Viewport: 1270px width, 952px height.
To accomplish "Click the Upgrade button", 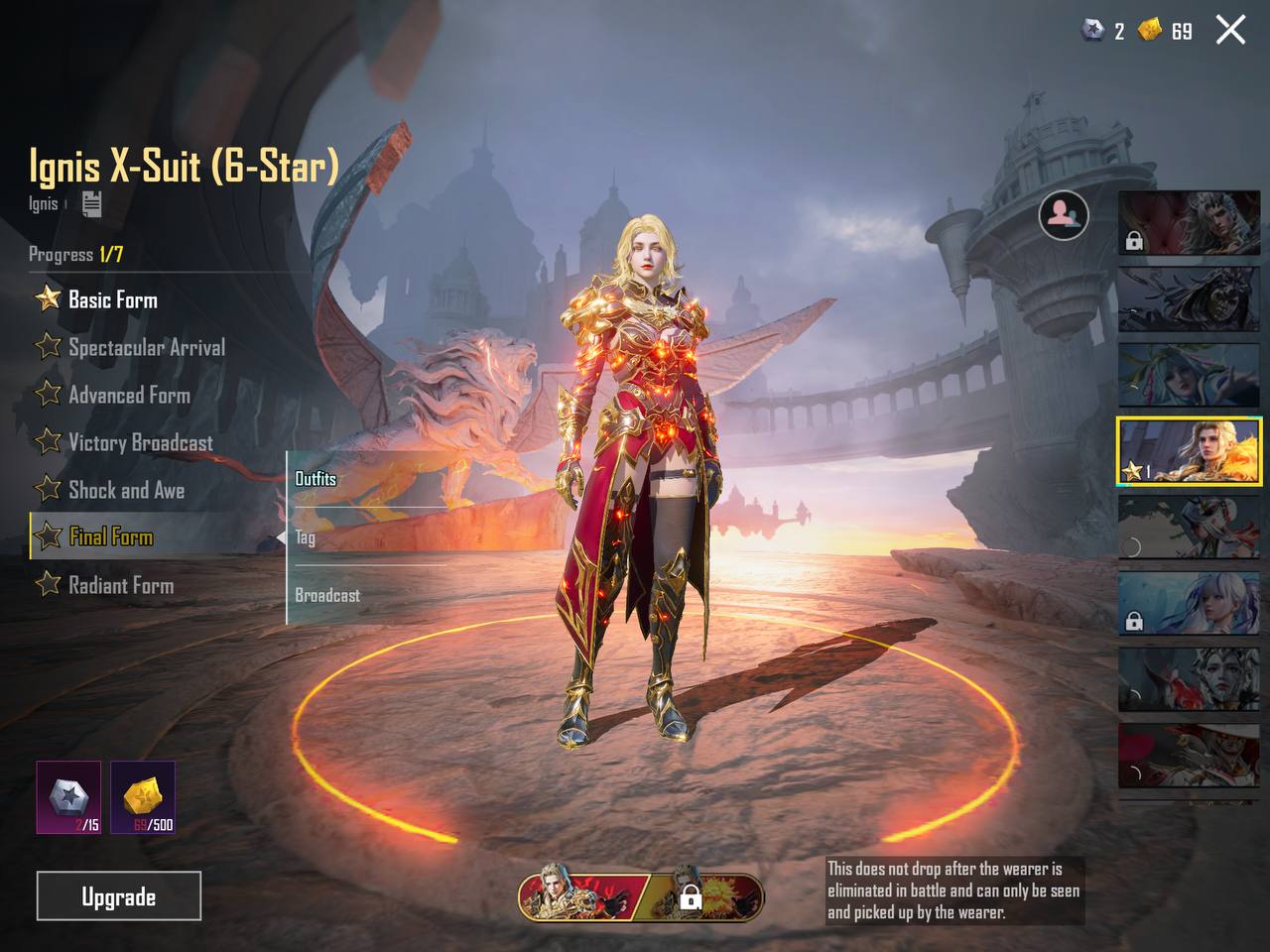I will 119,896.
